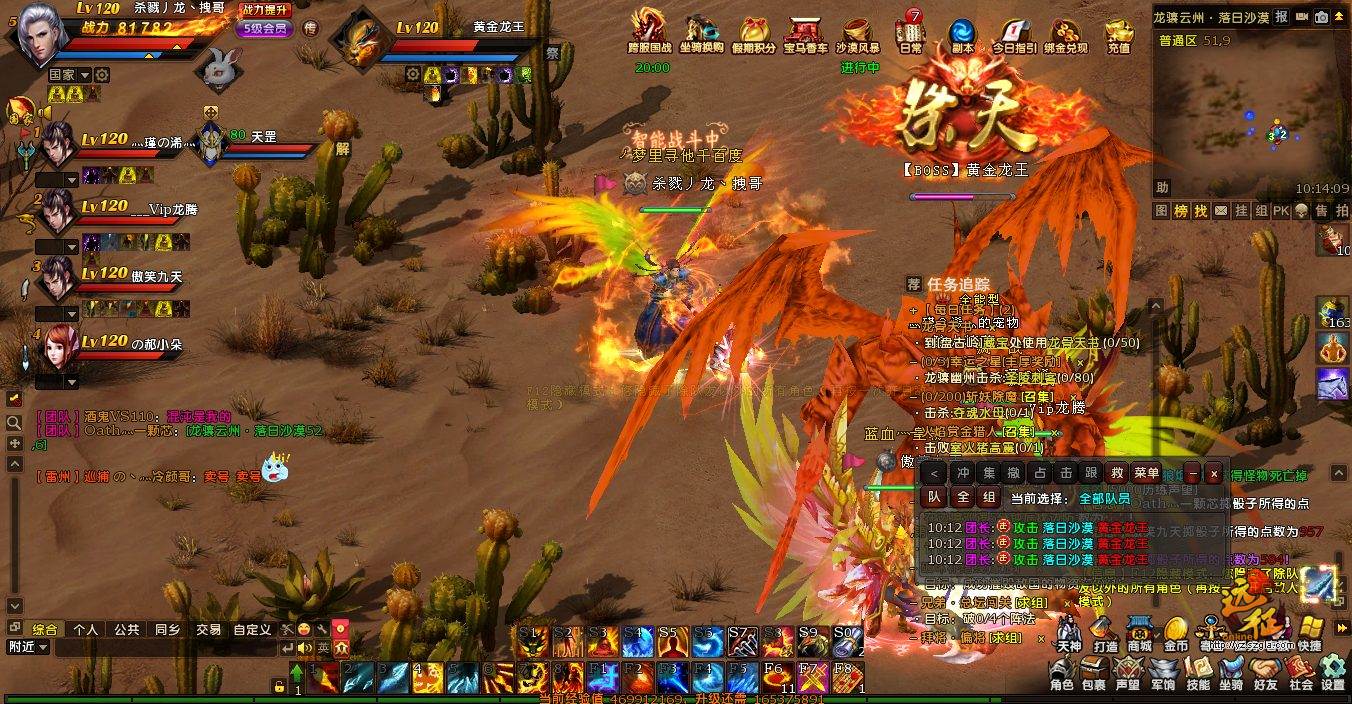
Task: Open the 副本 dungeon icon
Action: [x=963, y=35]
